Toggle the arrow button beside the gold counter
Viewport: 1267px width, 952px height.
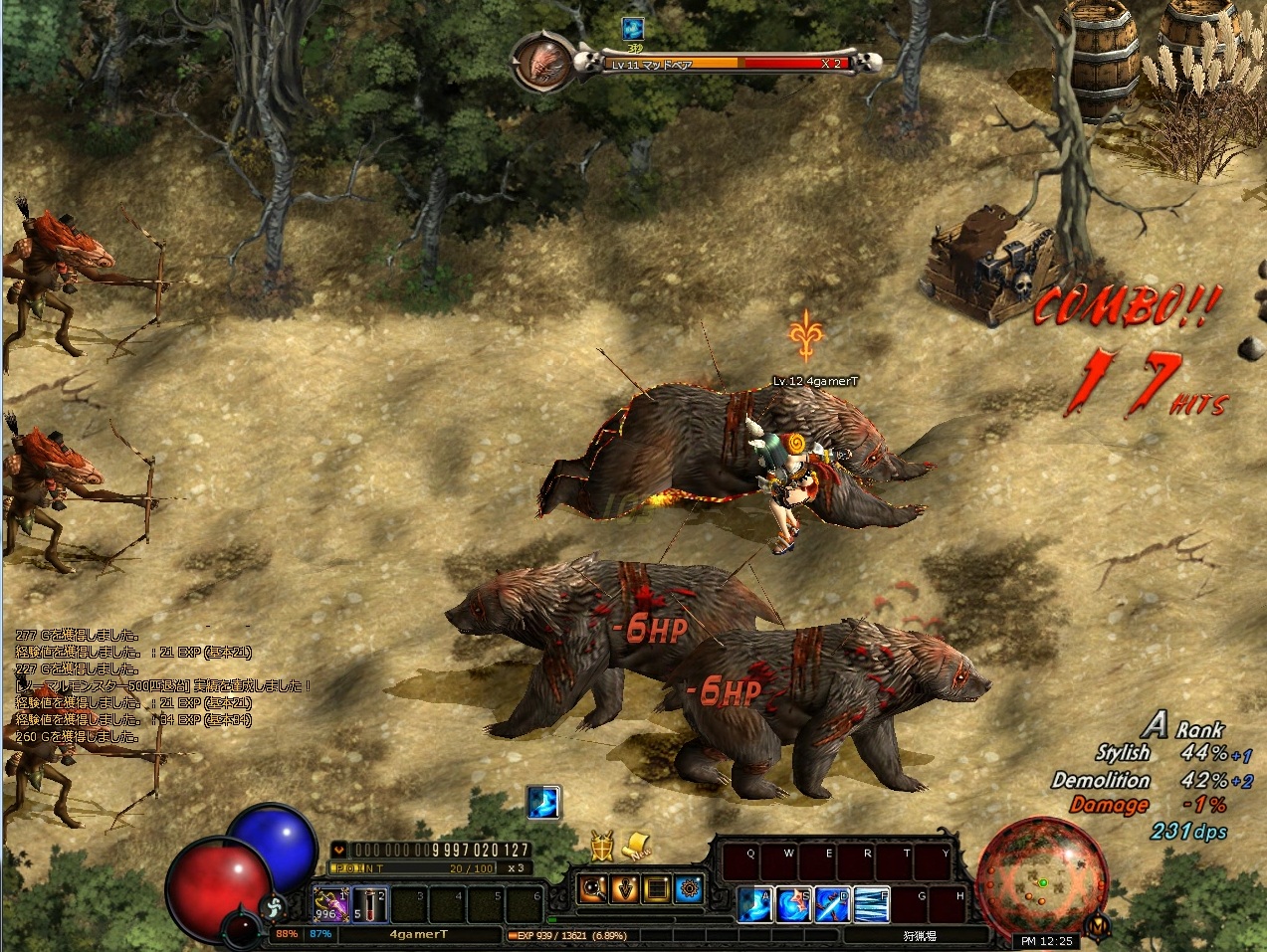click(x=340, y=851)
